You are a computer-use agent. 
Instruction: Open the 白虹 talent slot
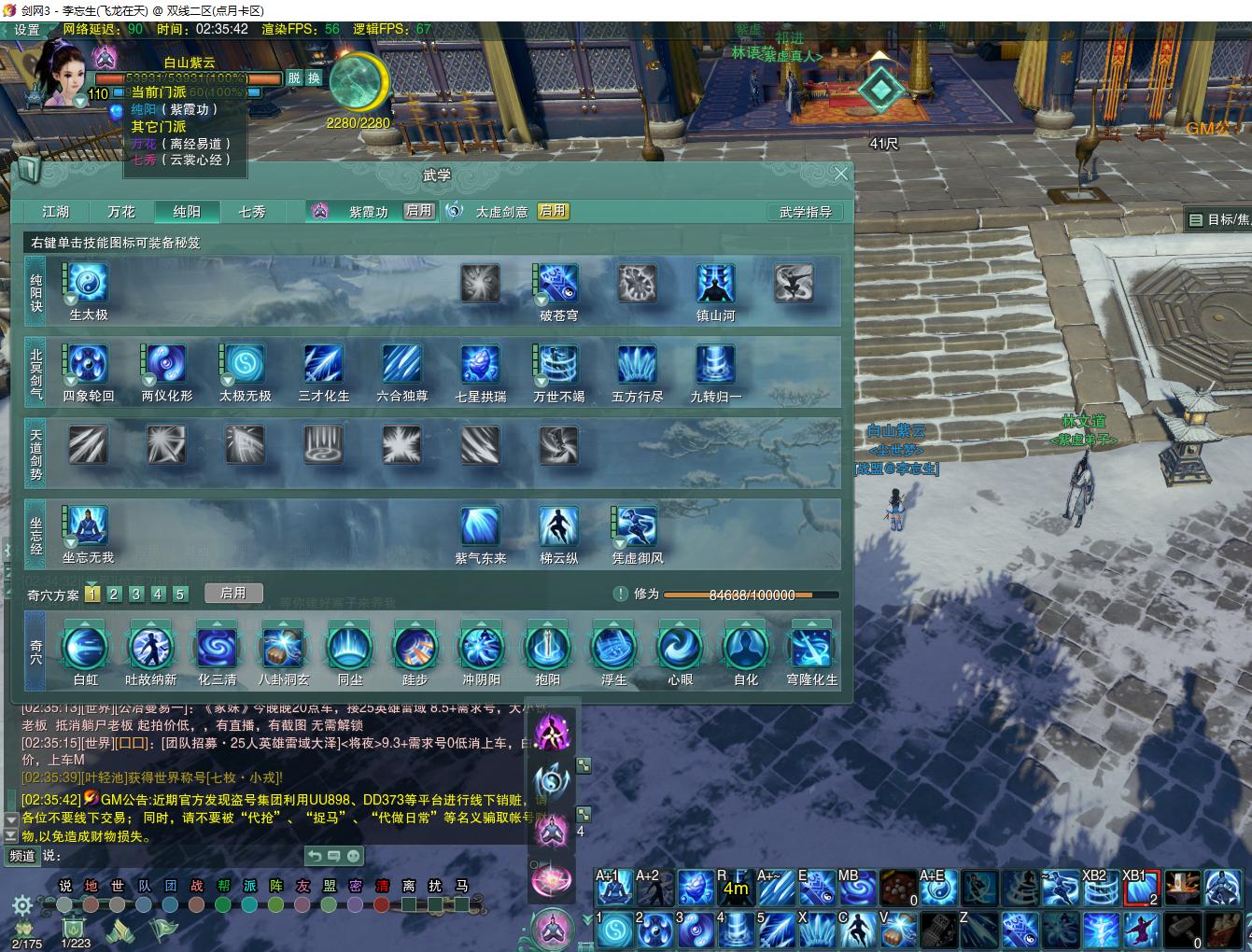(85, 647)
